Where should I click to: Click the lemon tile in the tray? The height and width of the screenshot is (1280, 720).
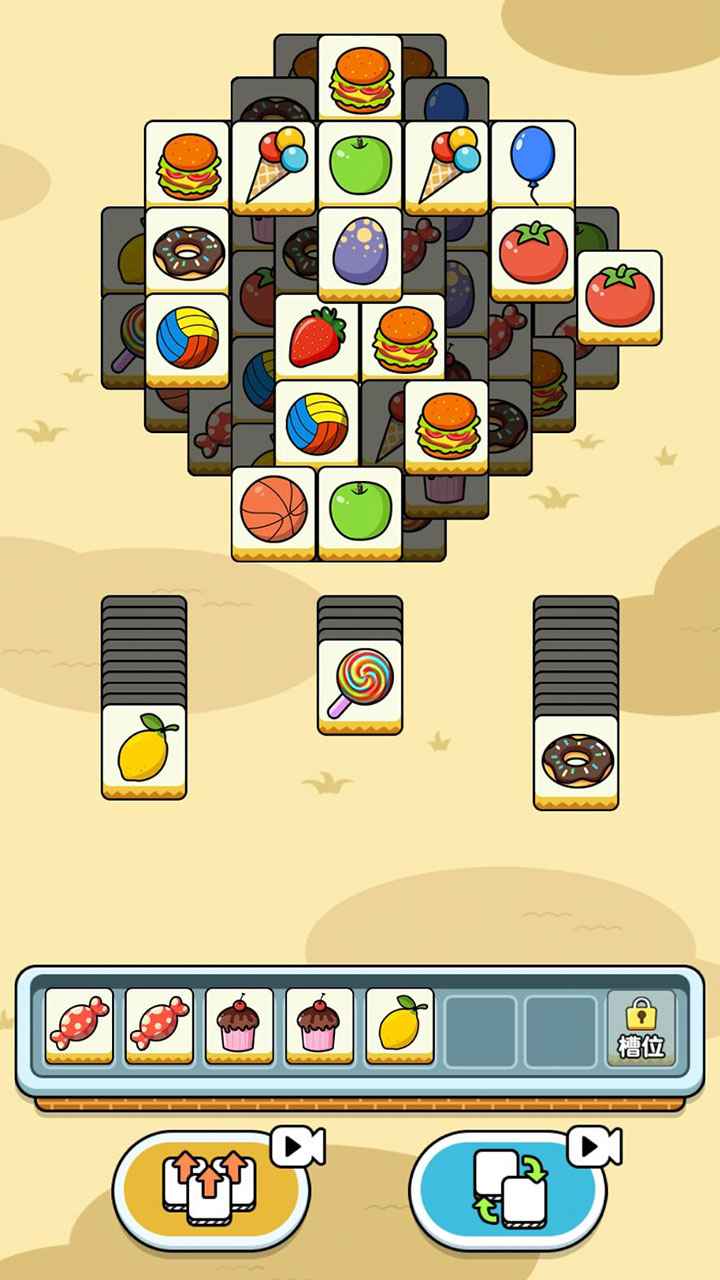pos(399,1023)
